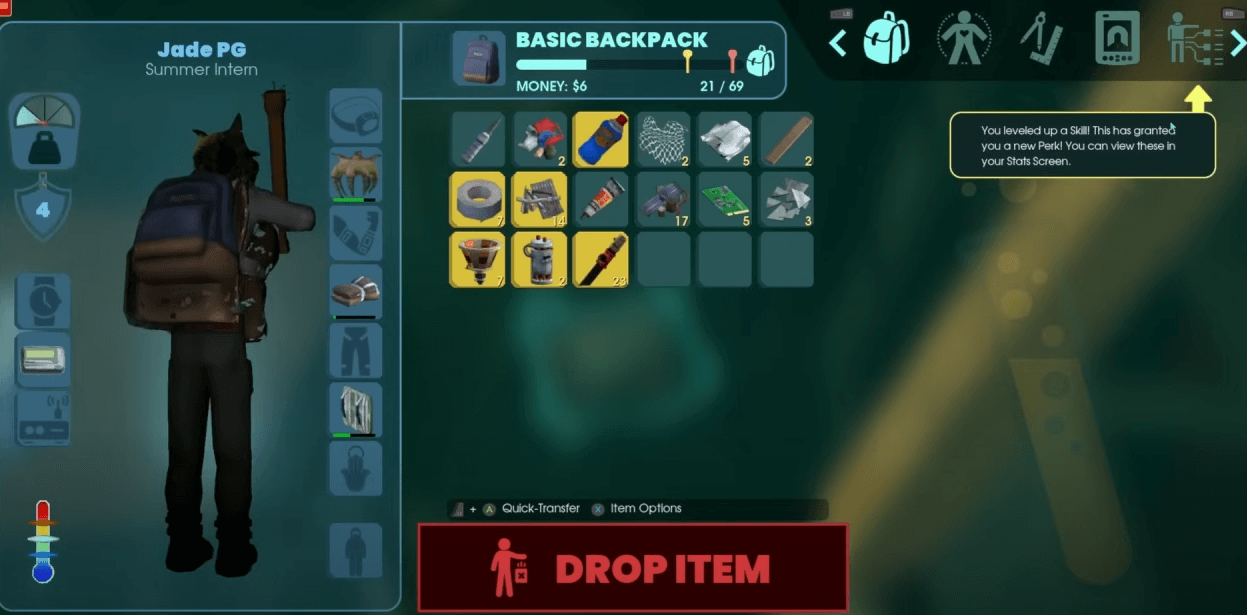
Task: Pick the green circuit board stack
Action: 724,199
